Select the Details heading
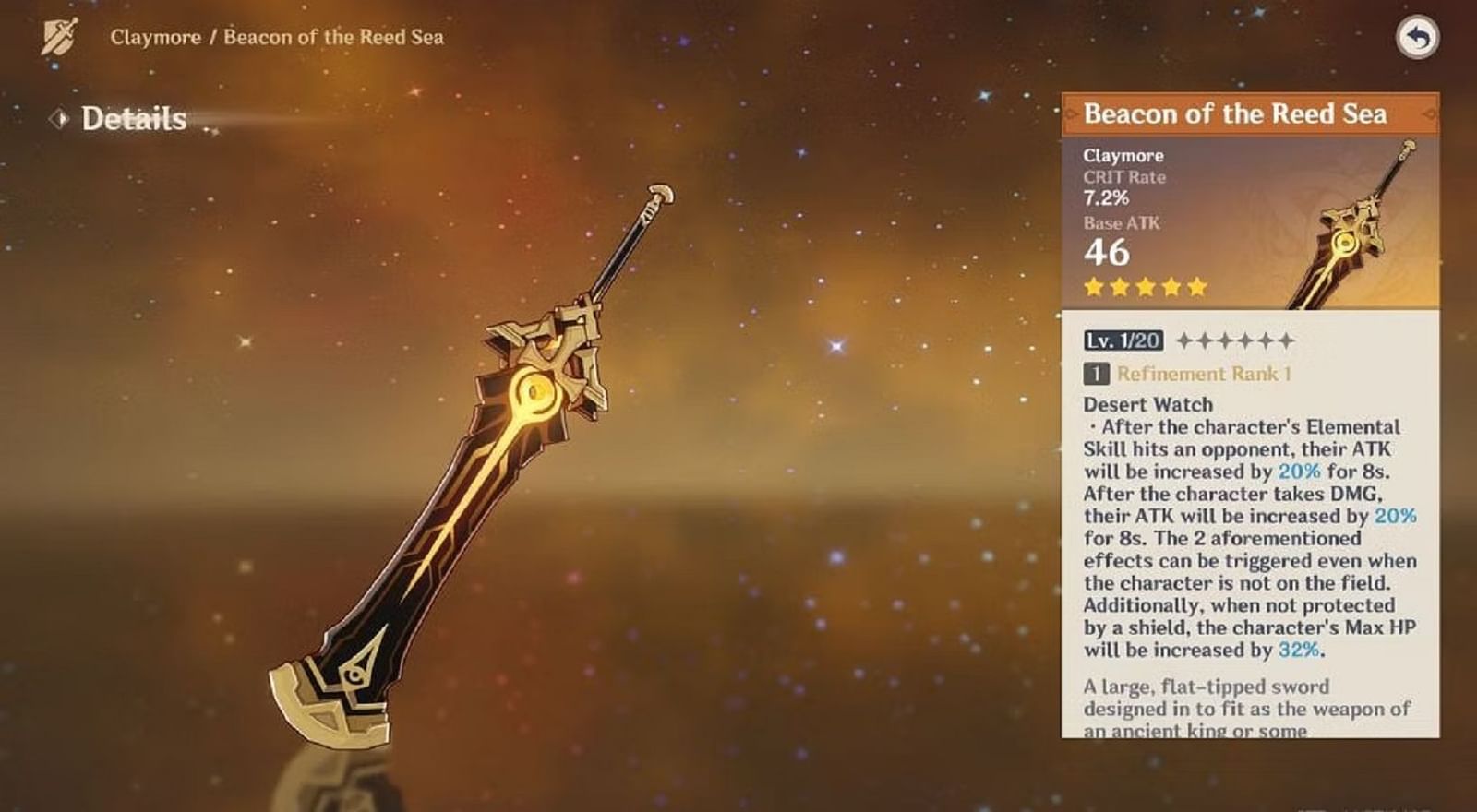The height and width of the screenshot is (812, 1477). [133, 117]
